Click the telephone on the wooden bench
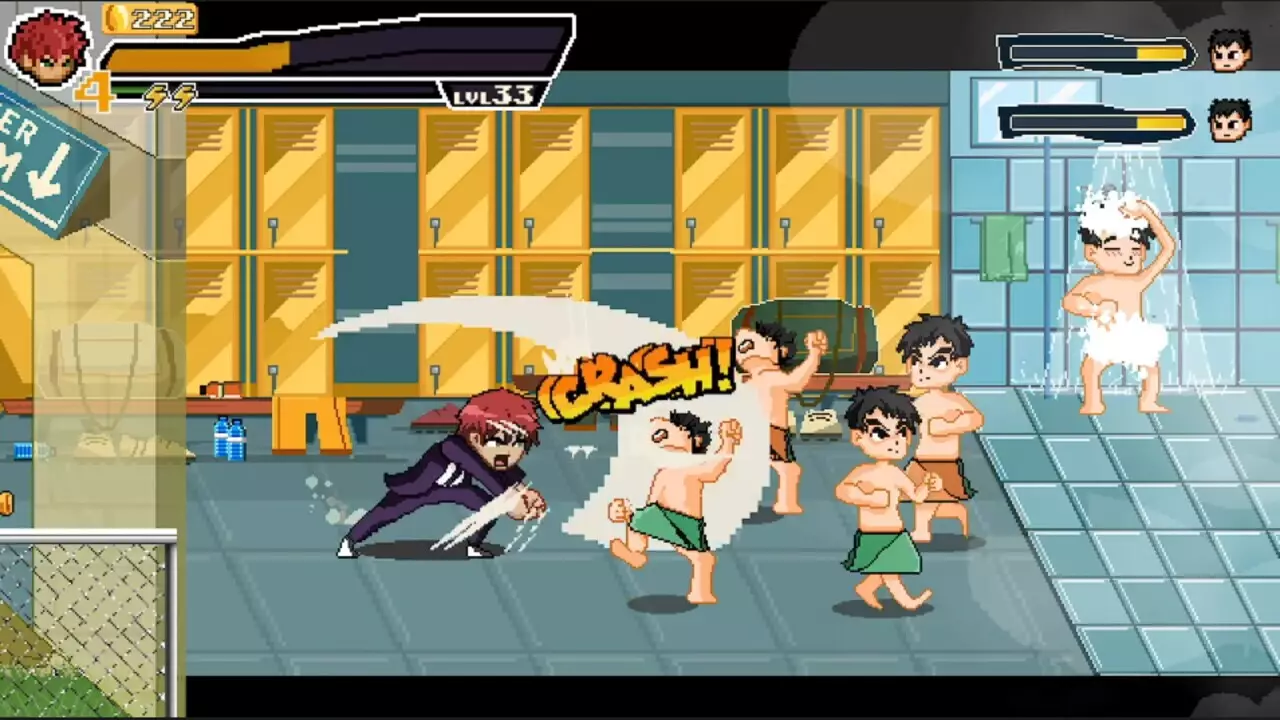The image size is (1280, 720). click(x=822, y=422)
